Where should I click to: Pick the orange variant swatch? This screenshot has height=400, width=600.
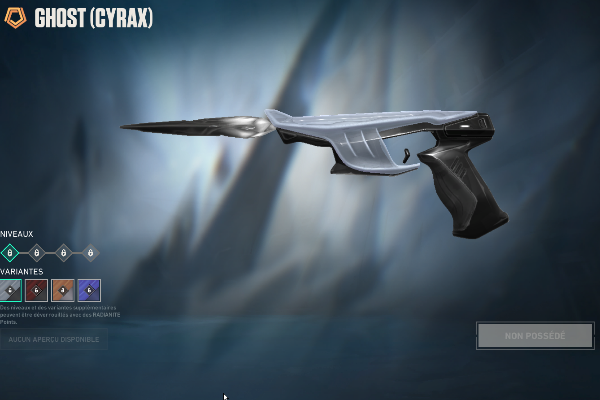[63, 290]
